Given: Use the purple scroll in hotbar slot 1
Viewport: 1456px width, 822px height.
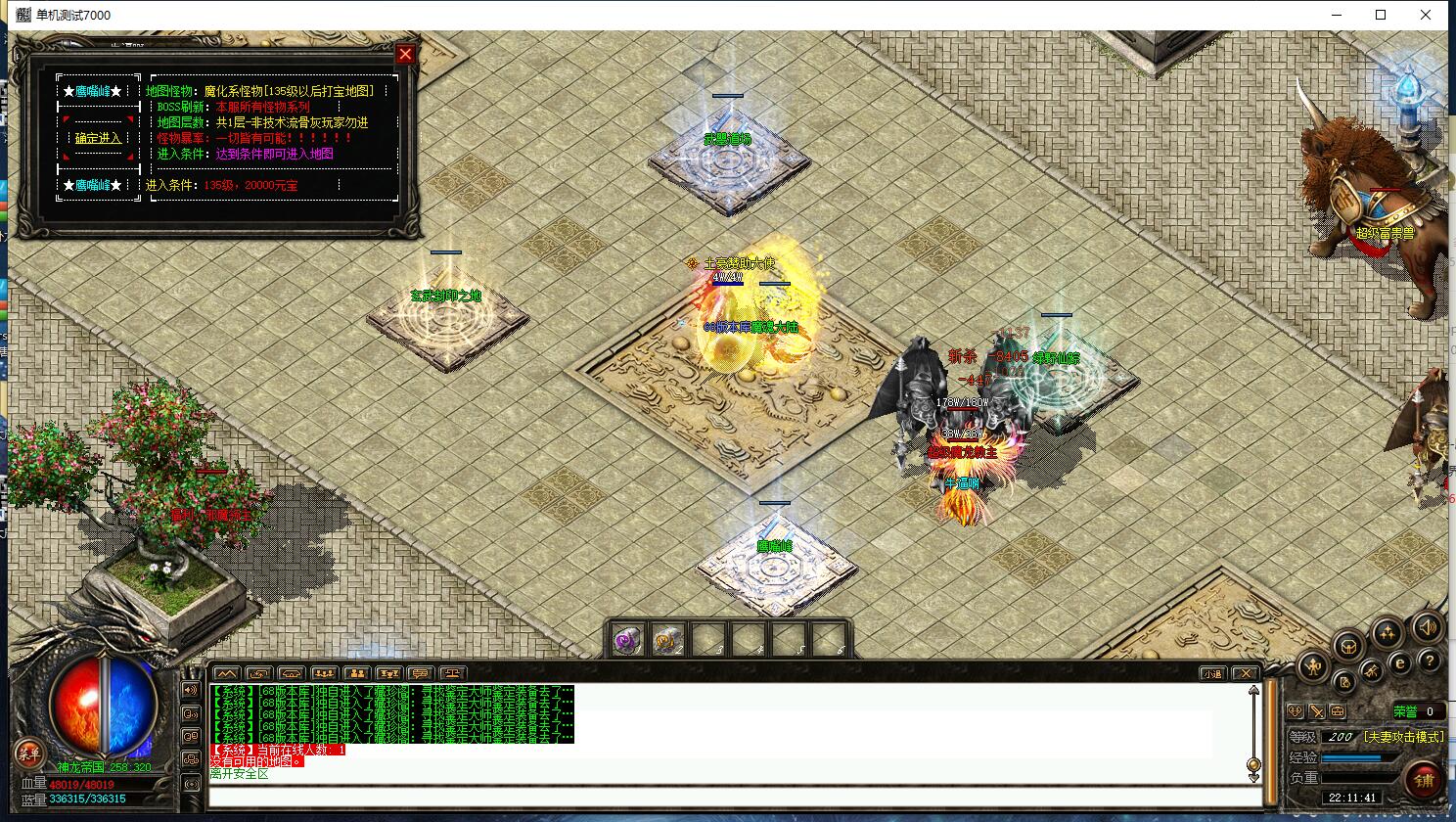Looking at the screenshot, I should coord(627,641).
